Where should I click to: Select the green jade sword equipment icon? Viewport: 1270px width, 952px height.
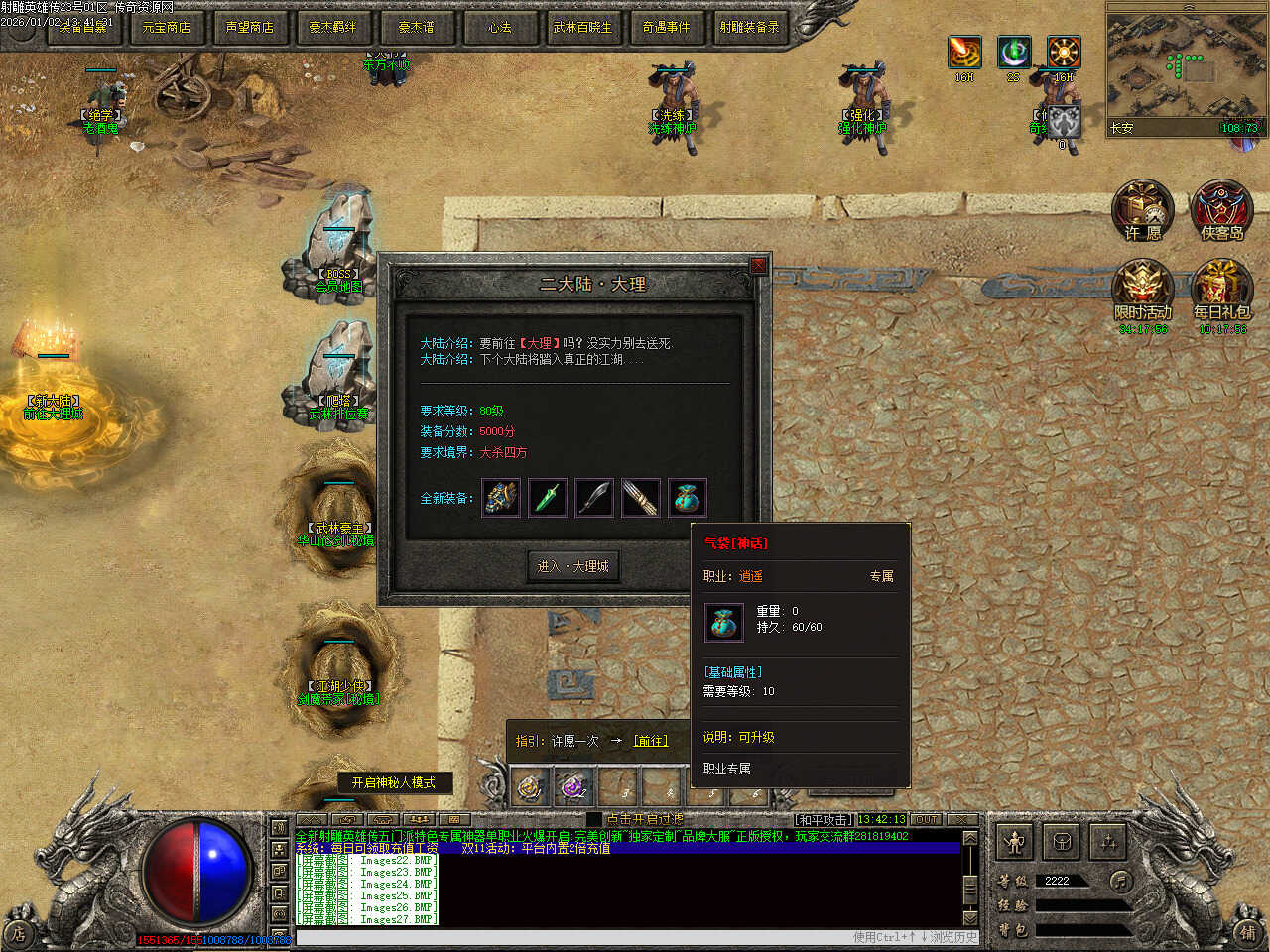pyautogui.click(x=548, y=498)
